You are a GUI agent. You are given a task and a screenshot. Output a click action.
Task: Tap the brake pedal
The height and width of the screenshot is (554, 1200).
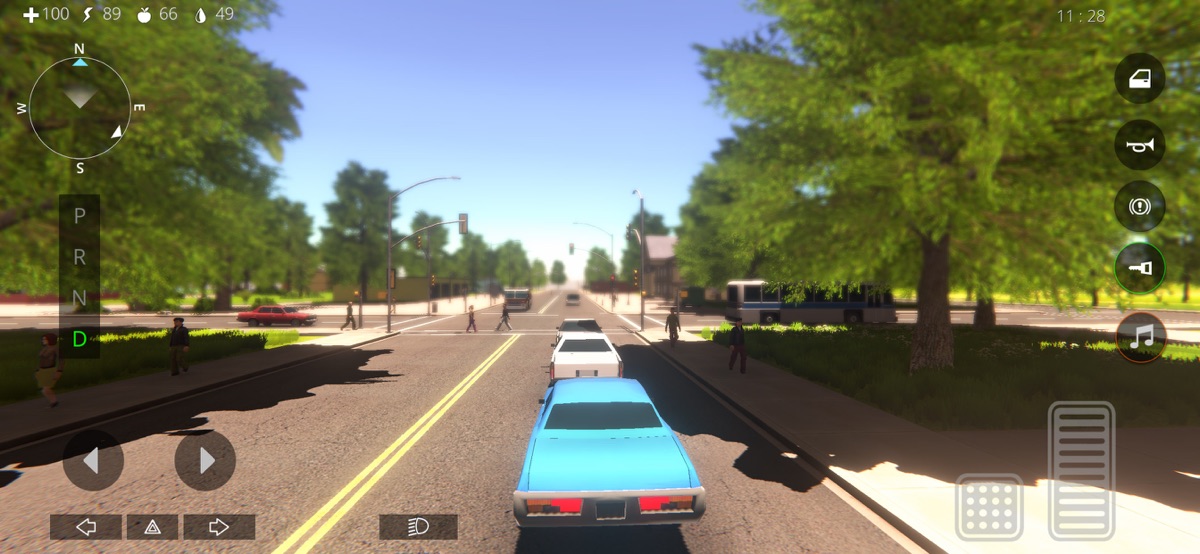[x=989, y=507]
